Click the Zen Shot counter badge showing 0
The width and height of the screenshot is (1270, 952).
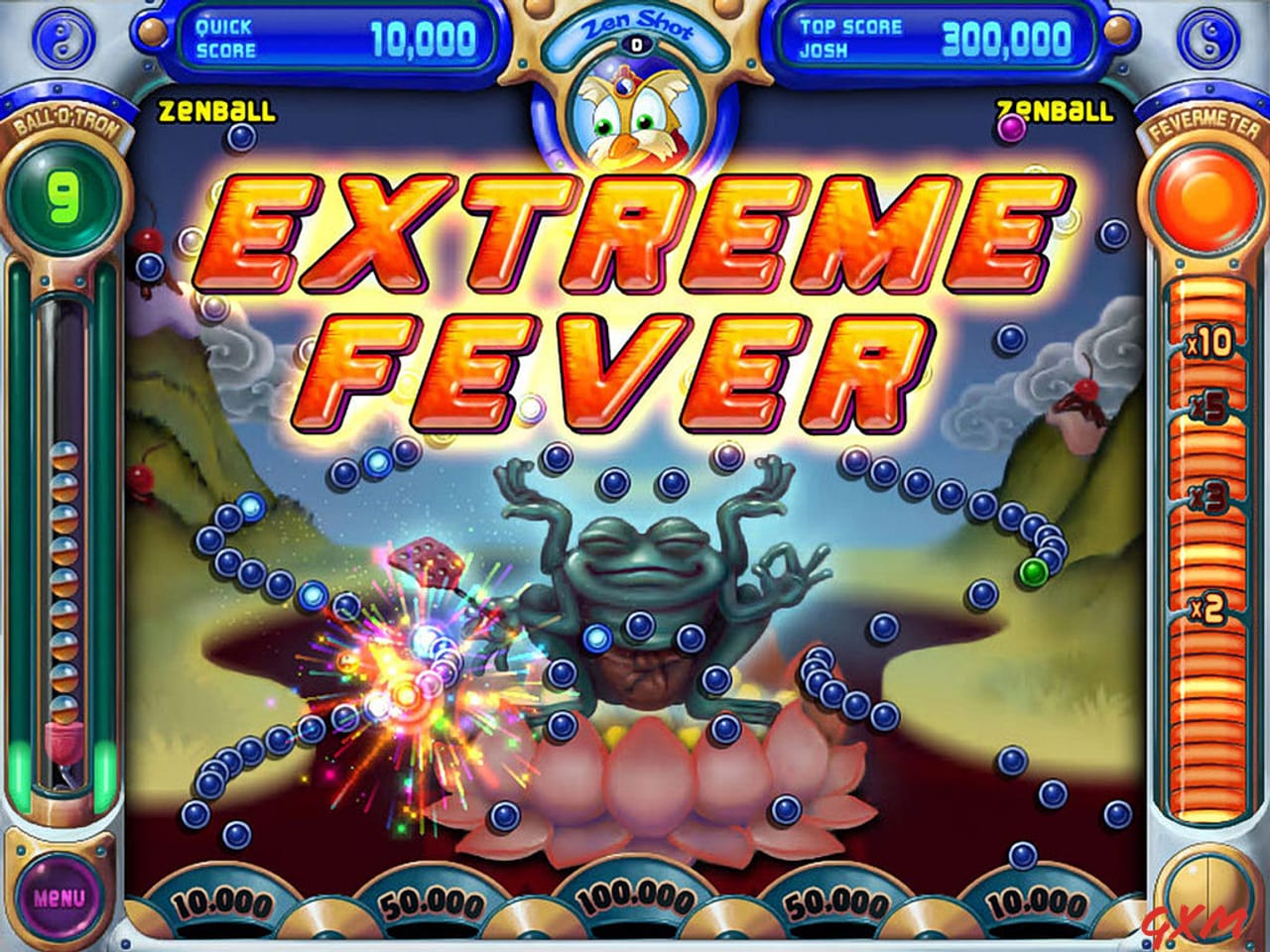(x=635, y=45)
